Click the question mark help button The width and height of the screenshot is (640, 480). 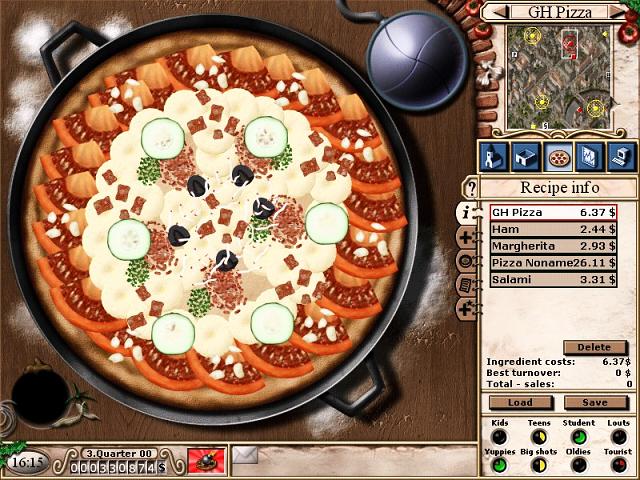click(471, 188)
